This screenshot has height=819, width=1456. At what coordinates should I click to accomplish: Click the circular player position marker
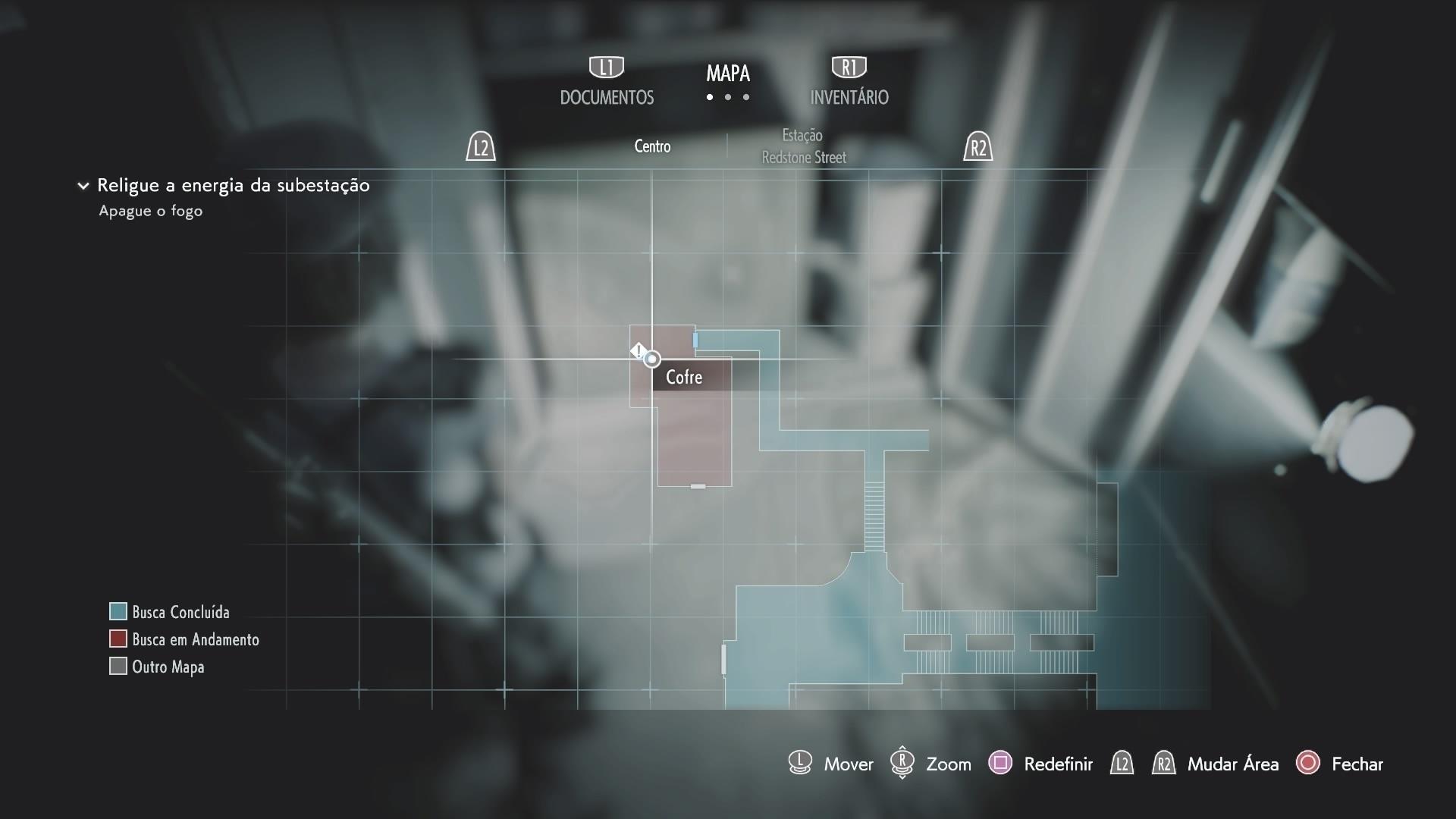652,359
